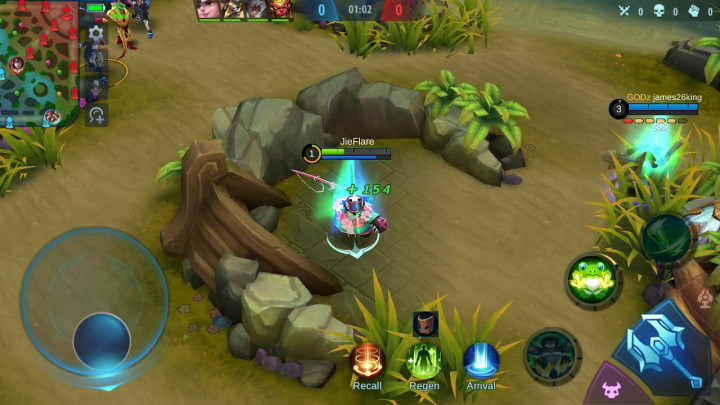Activate the Recall spell
Viewport: 720px width, 405px height.
pos(367,360)
